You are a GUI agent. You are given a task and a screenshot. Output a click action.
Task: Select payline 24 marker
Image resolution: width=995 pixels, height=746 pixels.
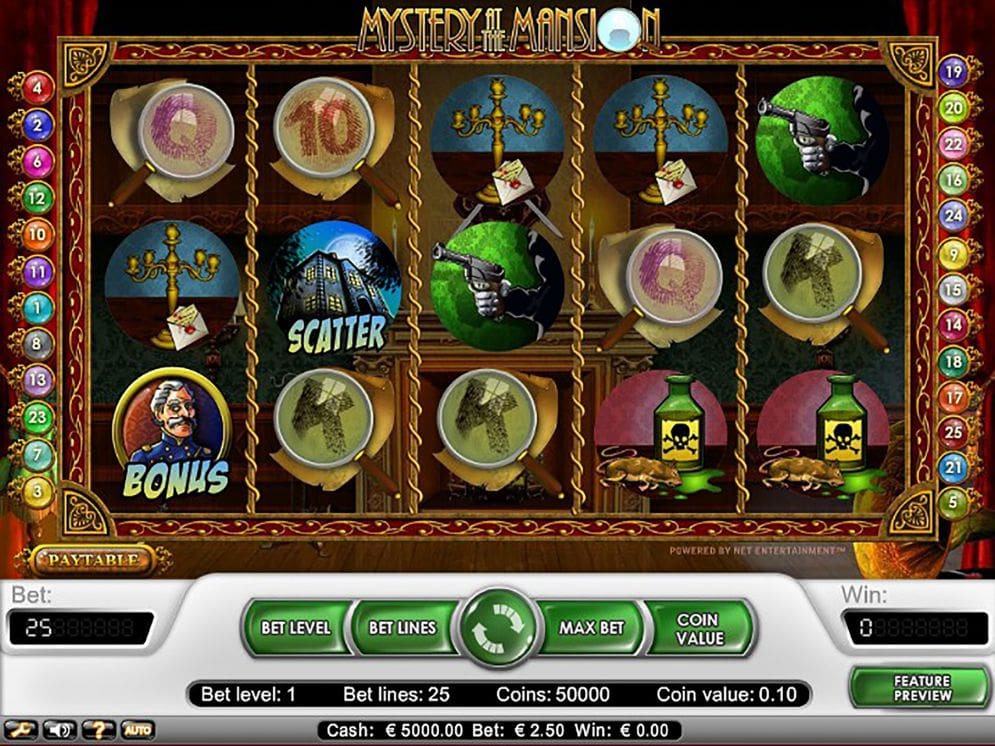pyautogui.click(x=954, y=214)
